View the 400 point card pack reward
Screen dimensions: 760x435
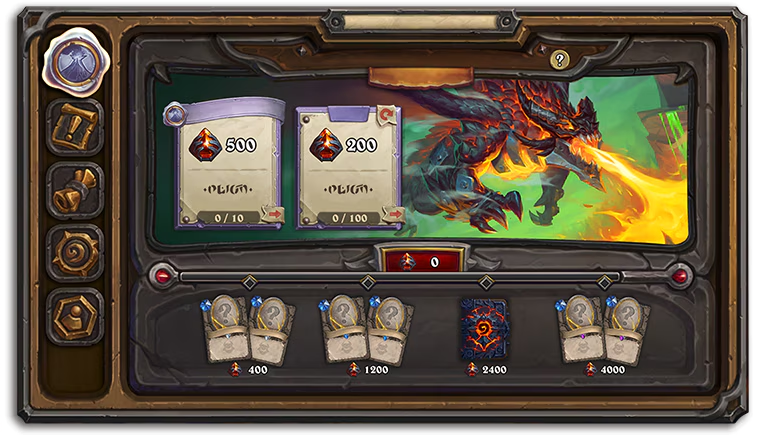[250, 329]
